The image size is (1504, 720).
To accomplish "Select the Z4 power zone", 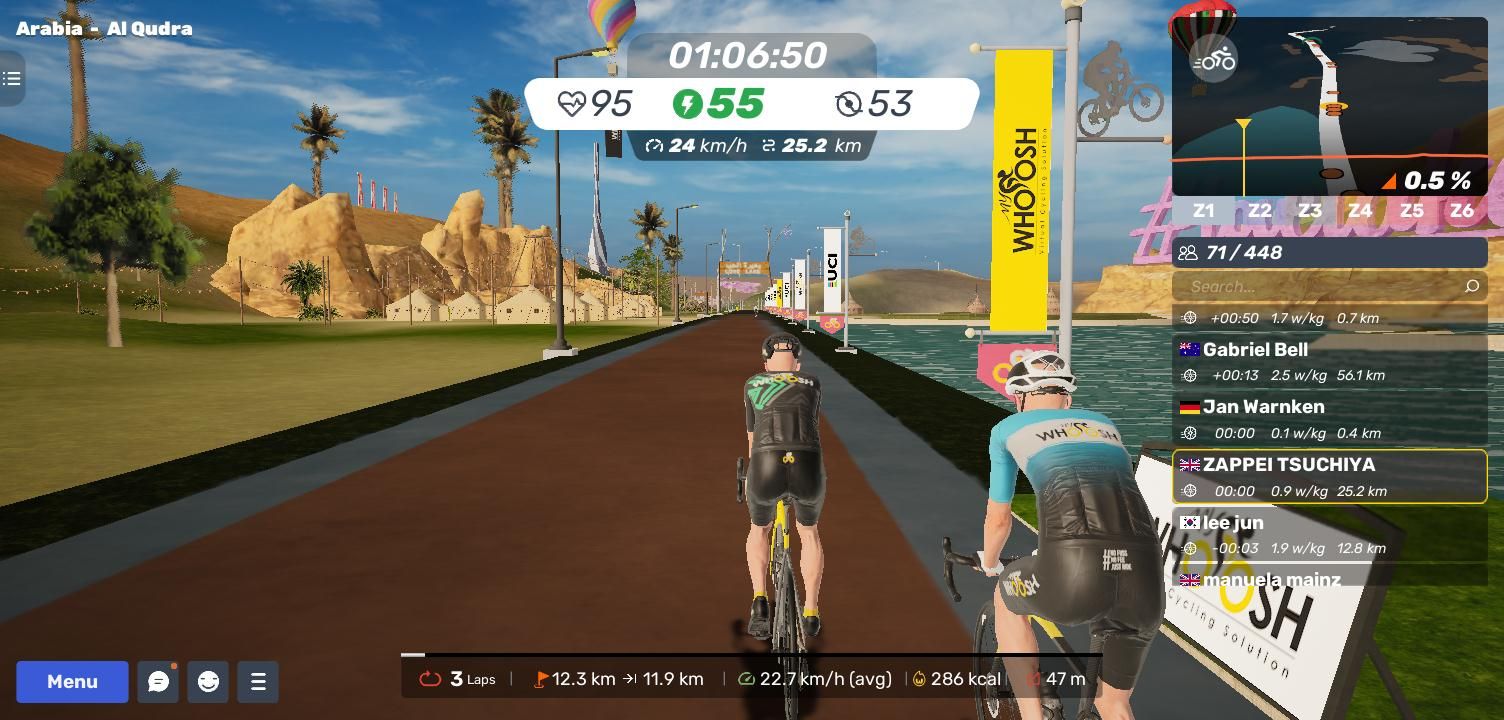I will [1359, 211].
